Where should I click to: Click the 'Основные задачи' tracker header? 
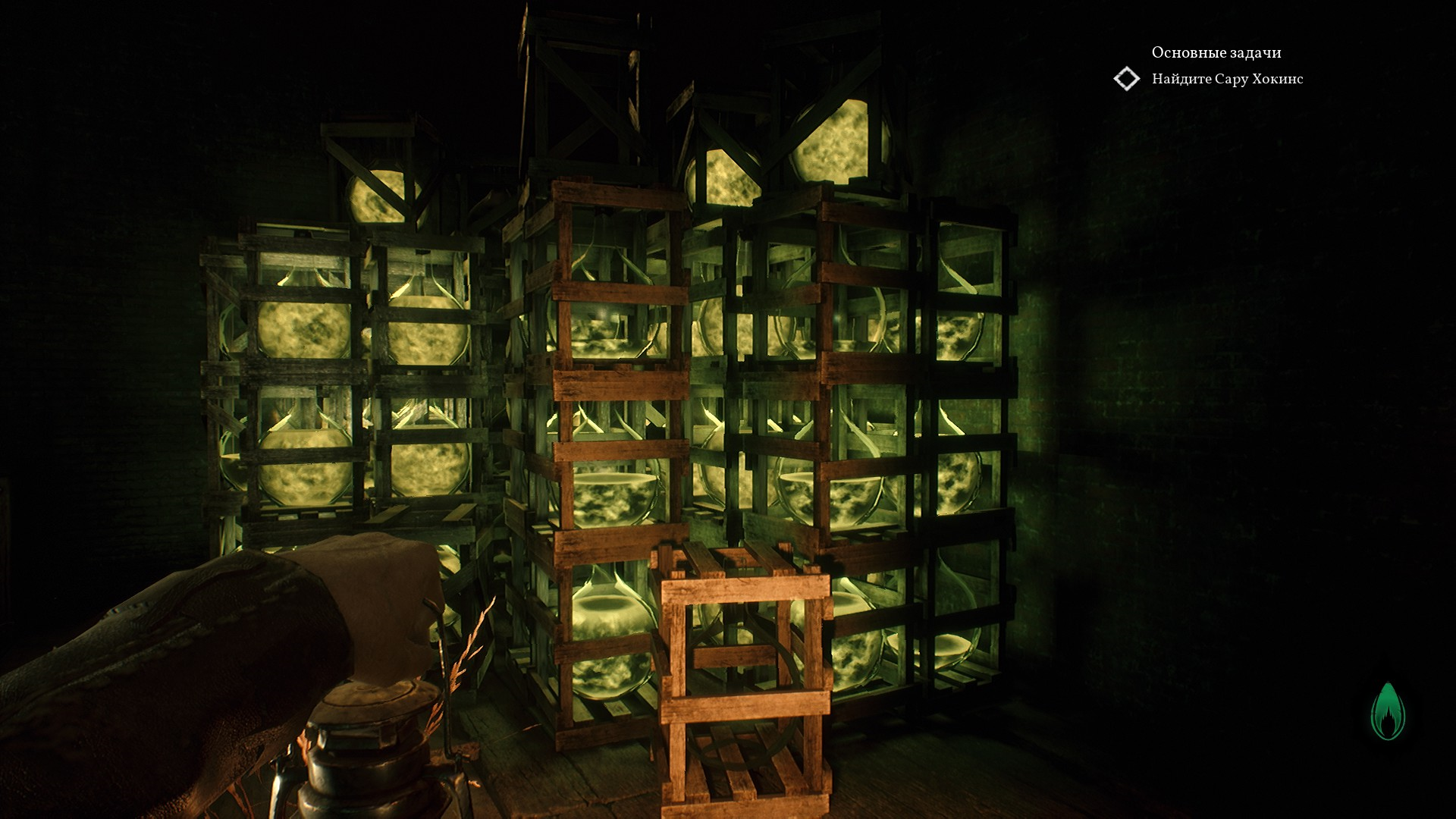click(1216, 53)
